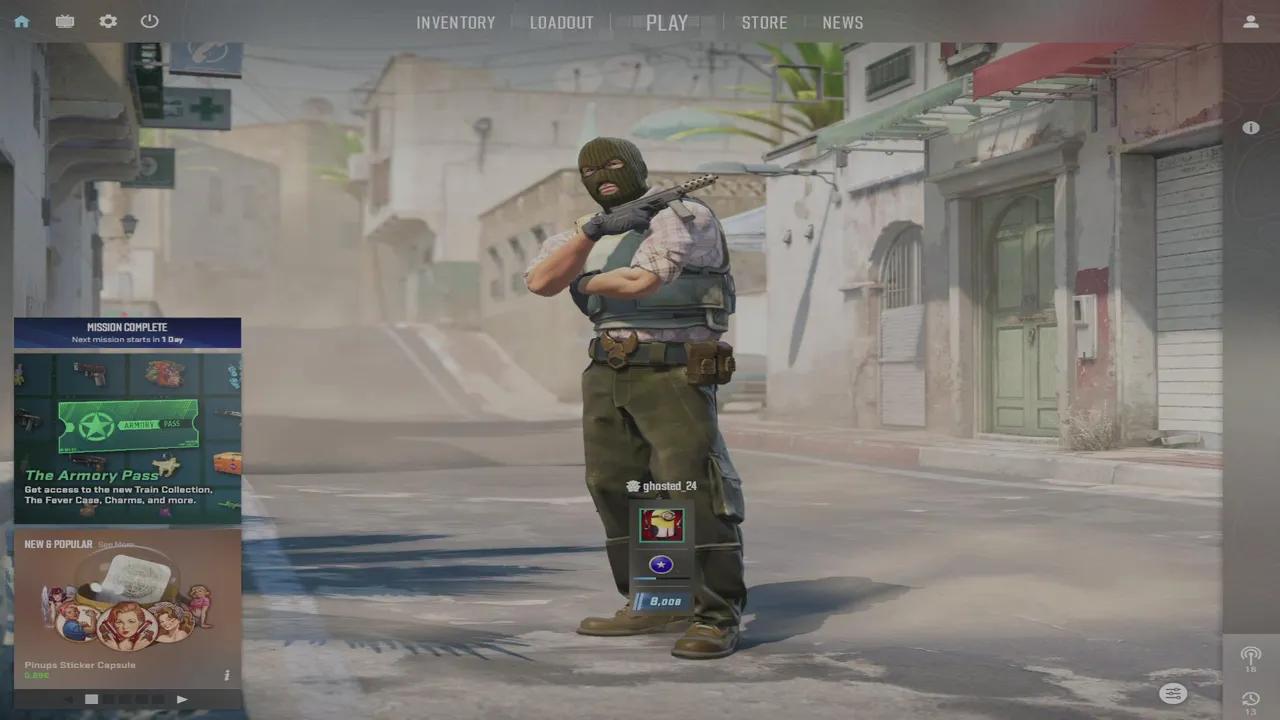Click the info icon on the right edge

[1250, 128]
